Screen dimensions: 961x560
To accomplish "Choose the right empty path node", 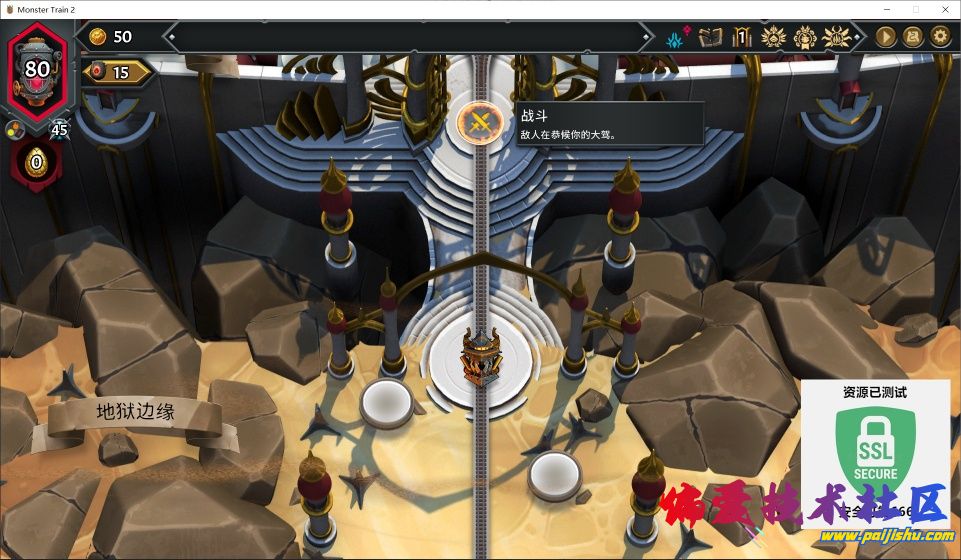I will (555, 471).
